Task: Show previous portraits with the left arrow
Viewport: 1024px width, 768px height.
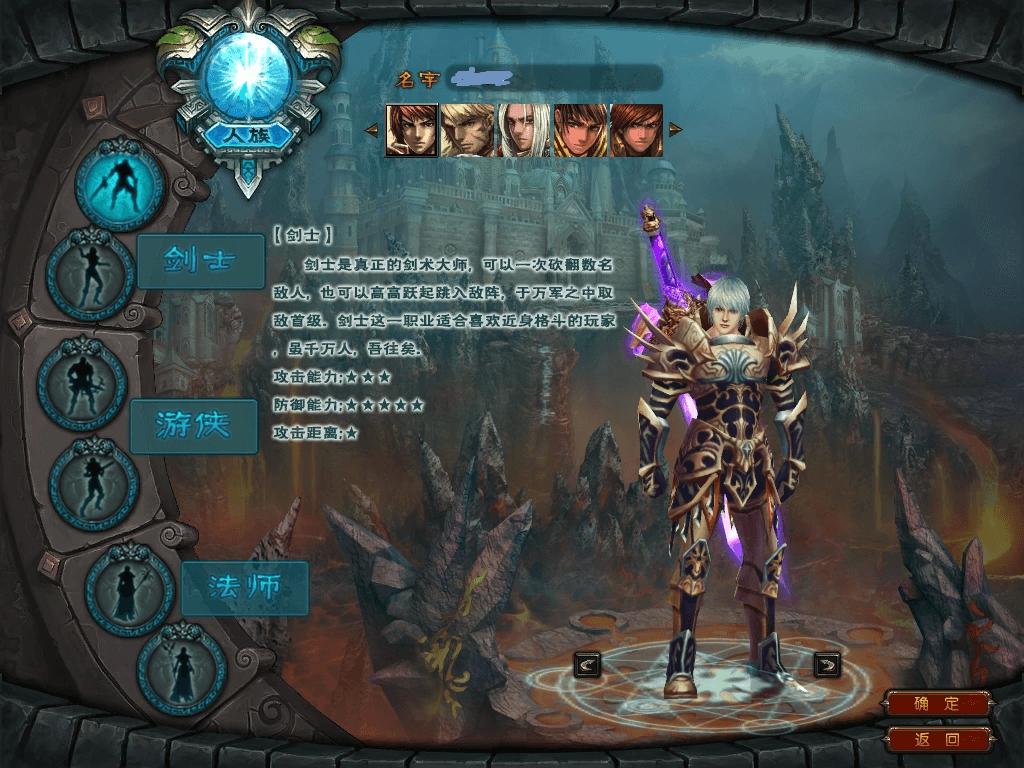Action: click(x=371, y=130)
